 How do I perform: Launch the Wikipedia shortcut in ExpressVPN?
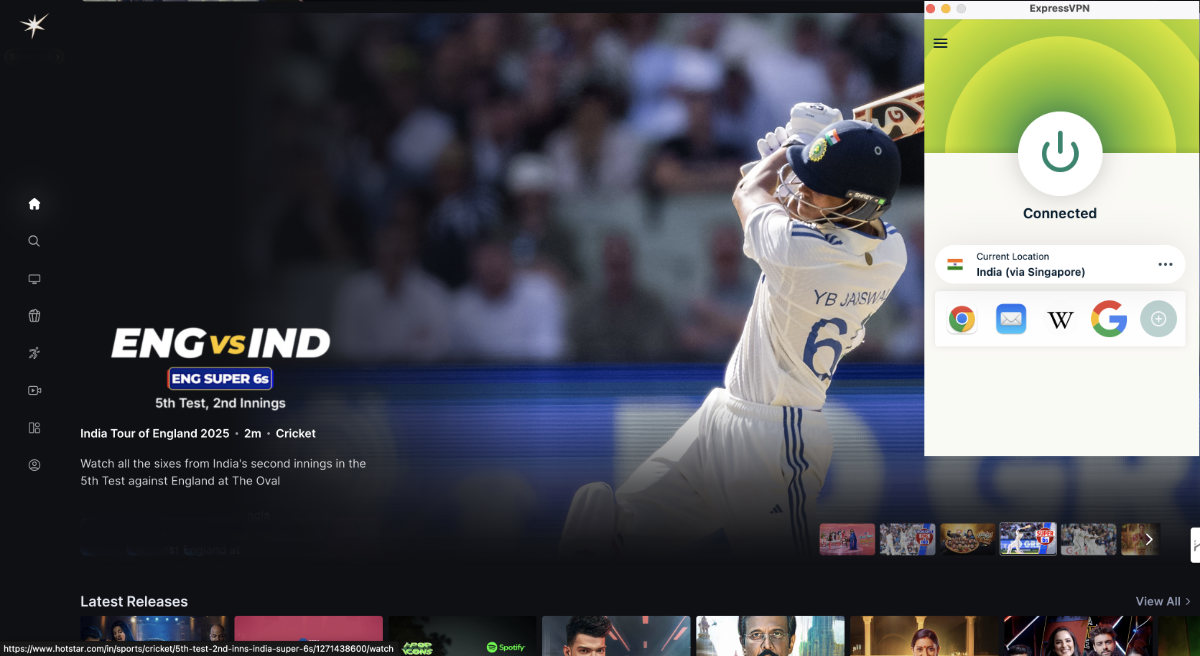[x=1060, y=319]
